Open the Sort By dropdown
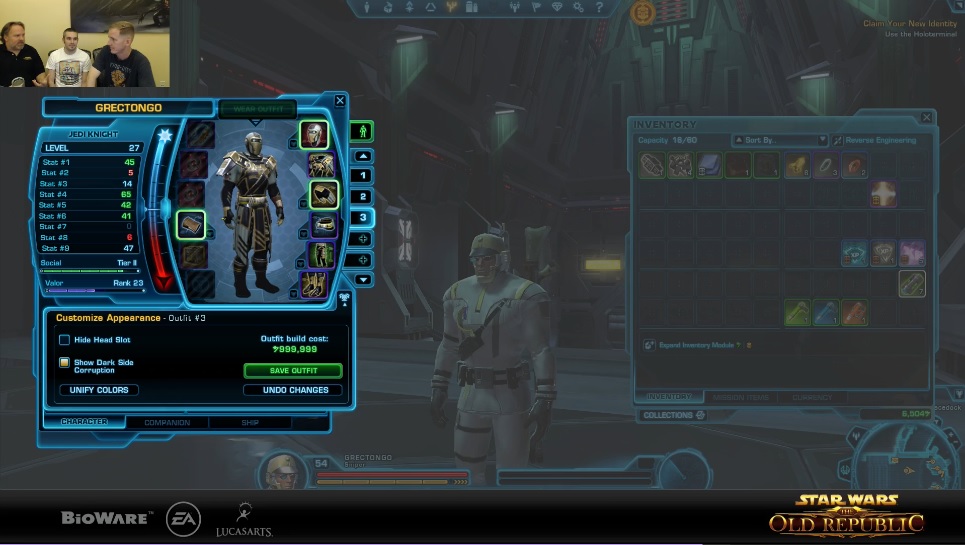The image size is (965, 545). point(780,141)
